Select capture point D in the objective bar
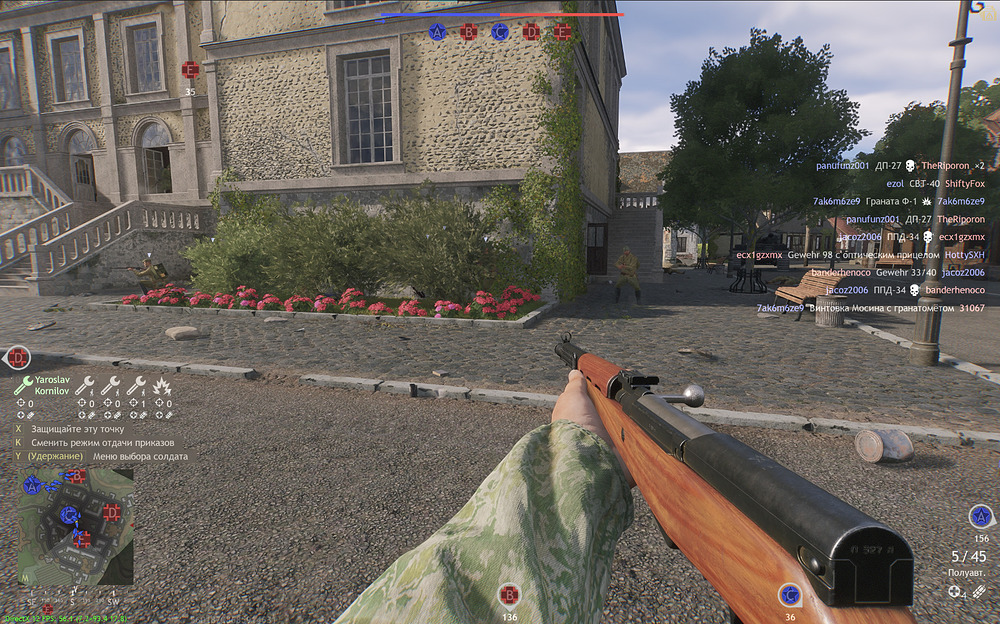Image resolution: width=1000 pixels, height=624 pixels. click(531, 32)
